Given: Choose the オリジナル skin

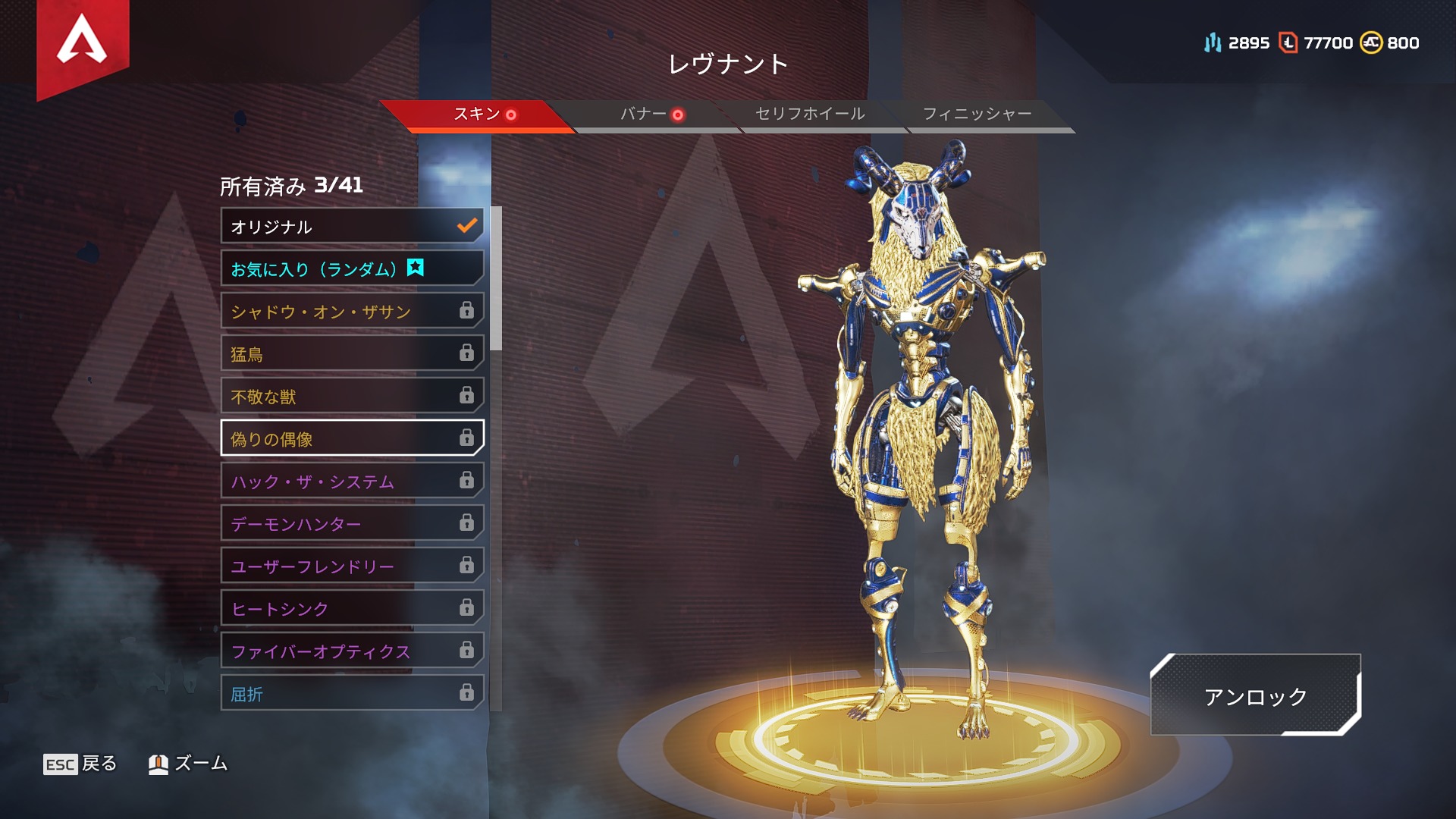Looking at the screenshot, I should (352, 226).
